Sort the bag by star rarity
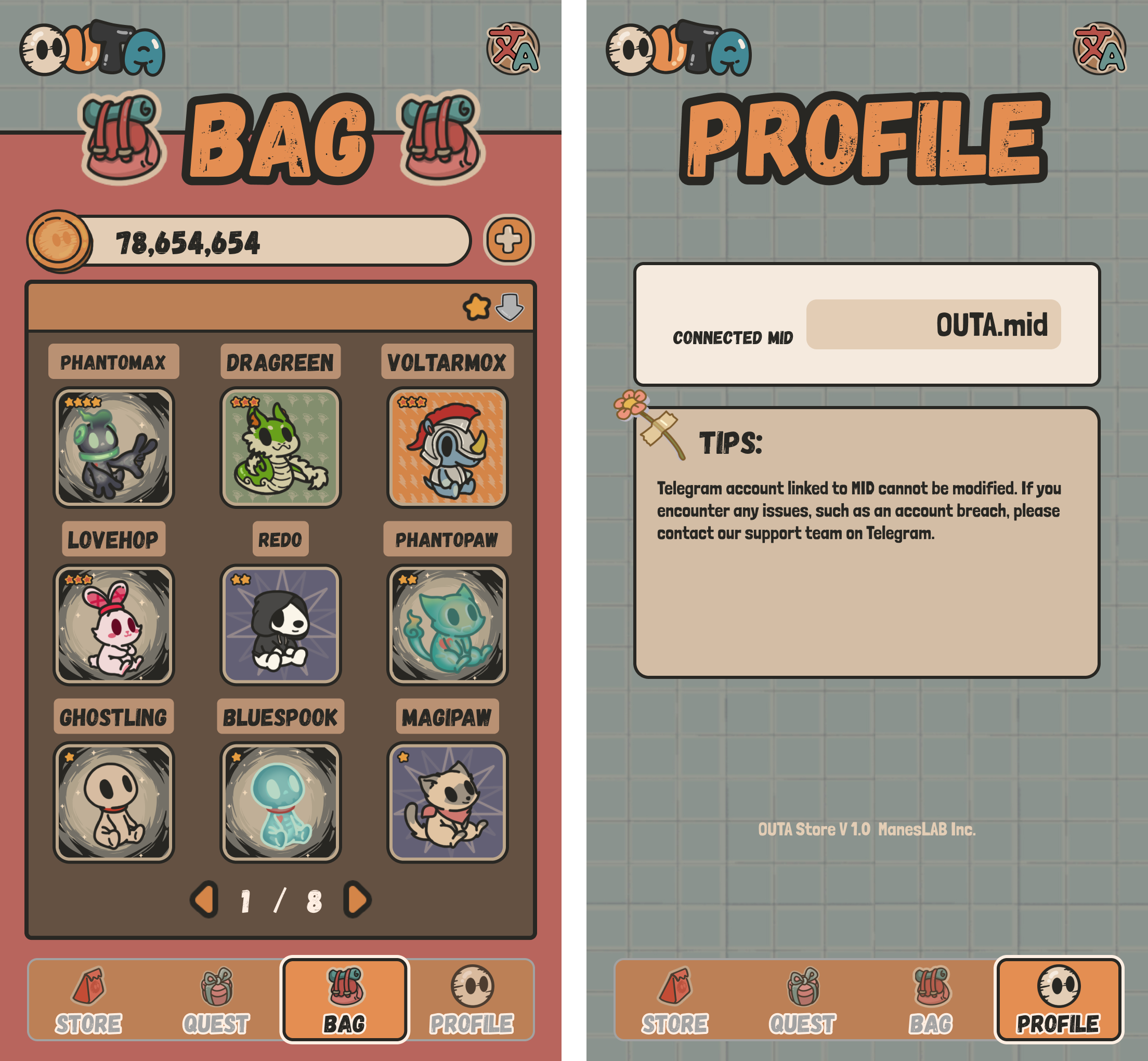The height and width of the screenshot is (1061, 1148). [477, 307]
